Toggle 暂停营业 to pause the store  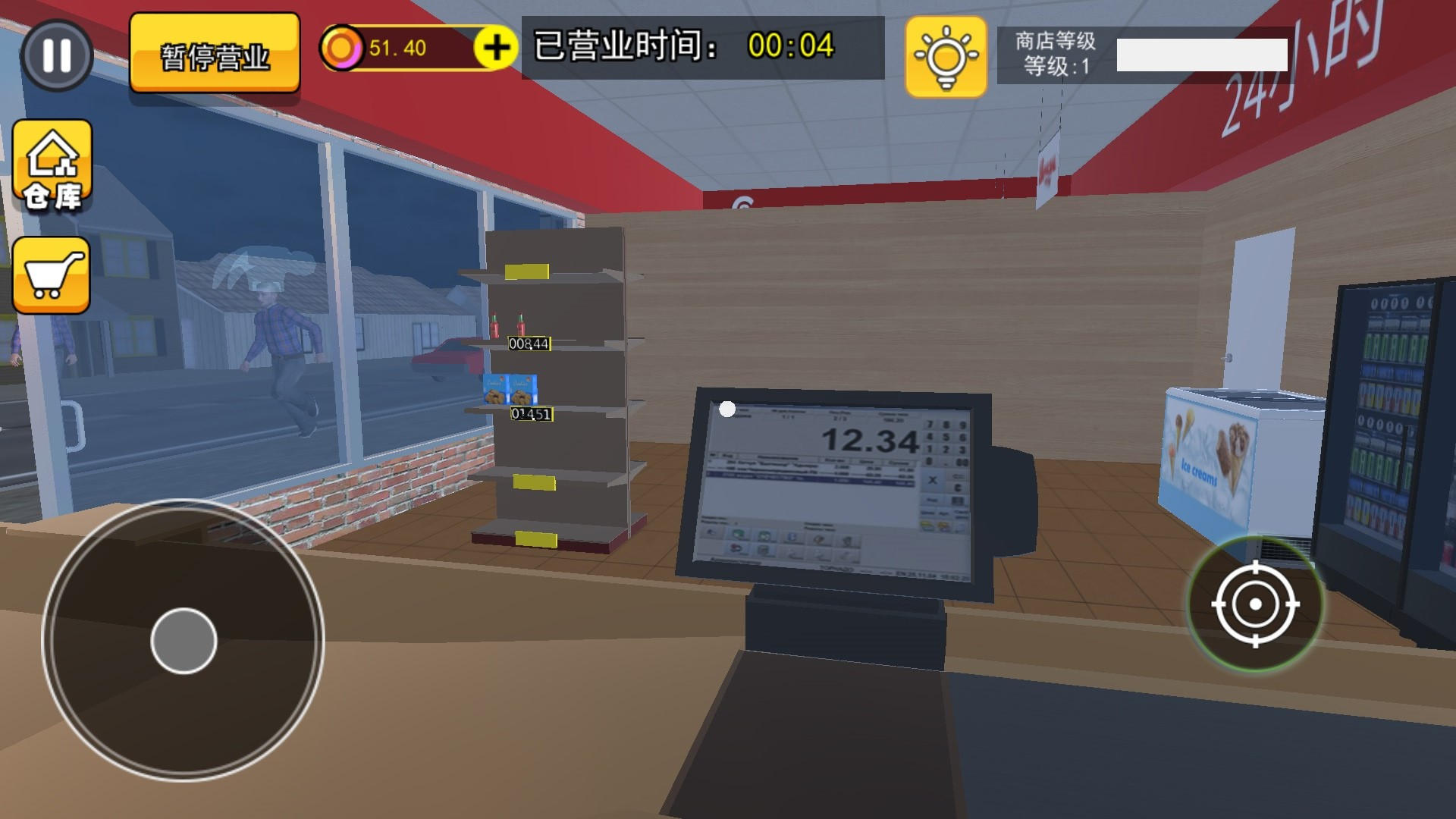tap(215, 53)
